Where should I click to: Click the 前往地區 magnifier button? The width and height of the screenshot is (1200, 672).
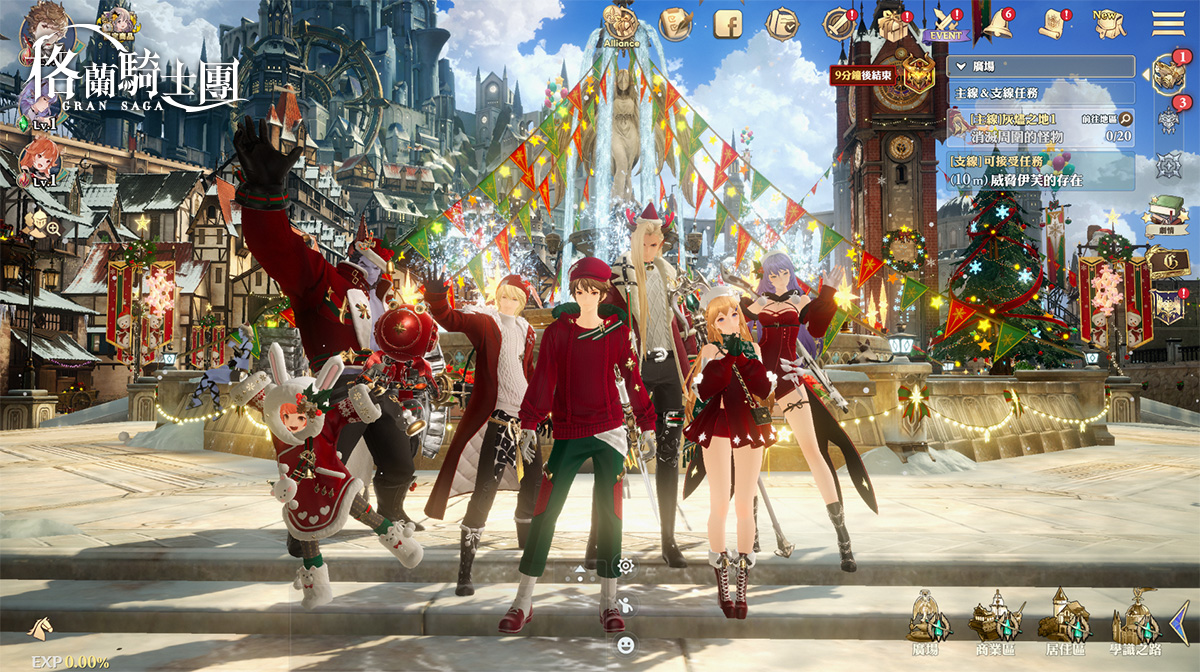tap(1125, 119)
